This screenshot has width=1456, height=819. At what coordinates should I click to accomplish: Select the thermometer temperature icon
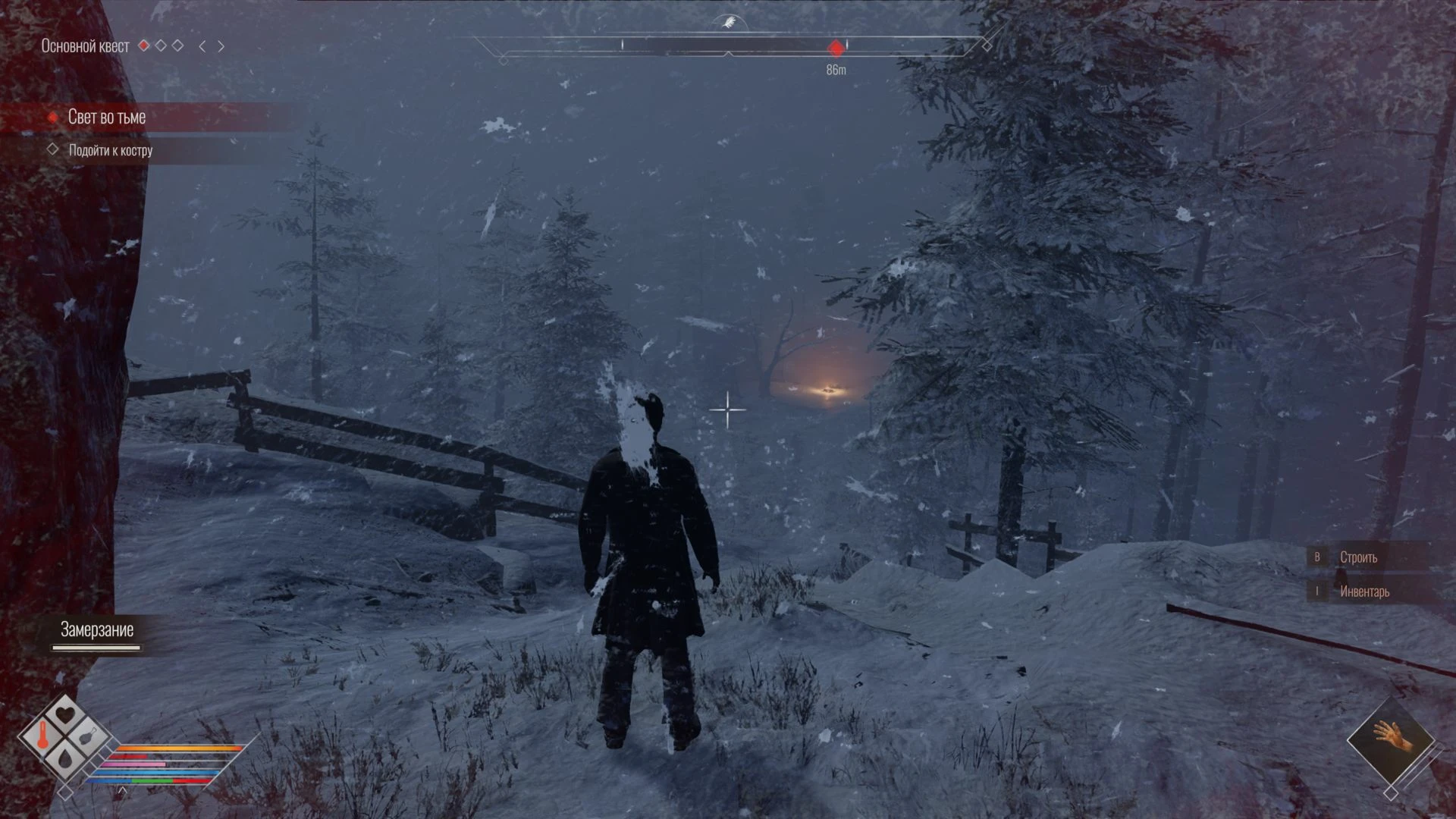pyautogui.click(x=42, y=734)
